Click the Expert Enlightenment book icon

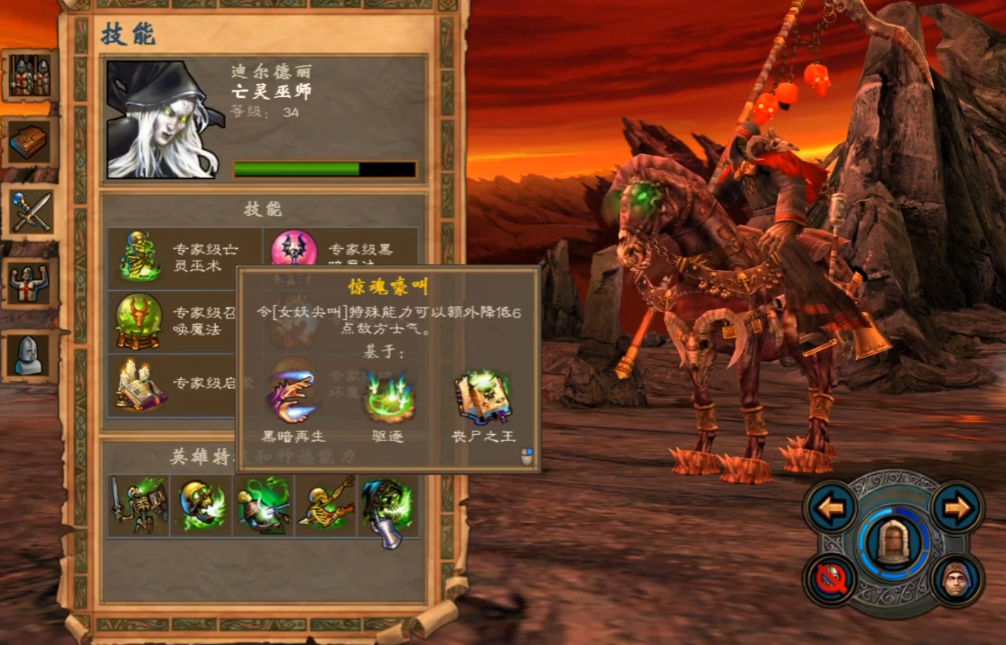click(138, 385)
